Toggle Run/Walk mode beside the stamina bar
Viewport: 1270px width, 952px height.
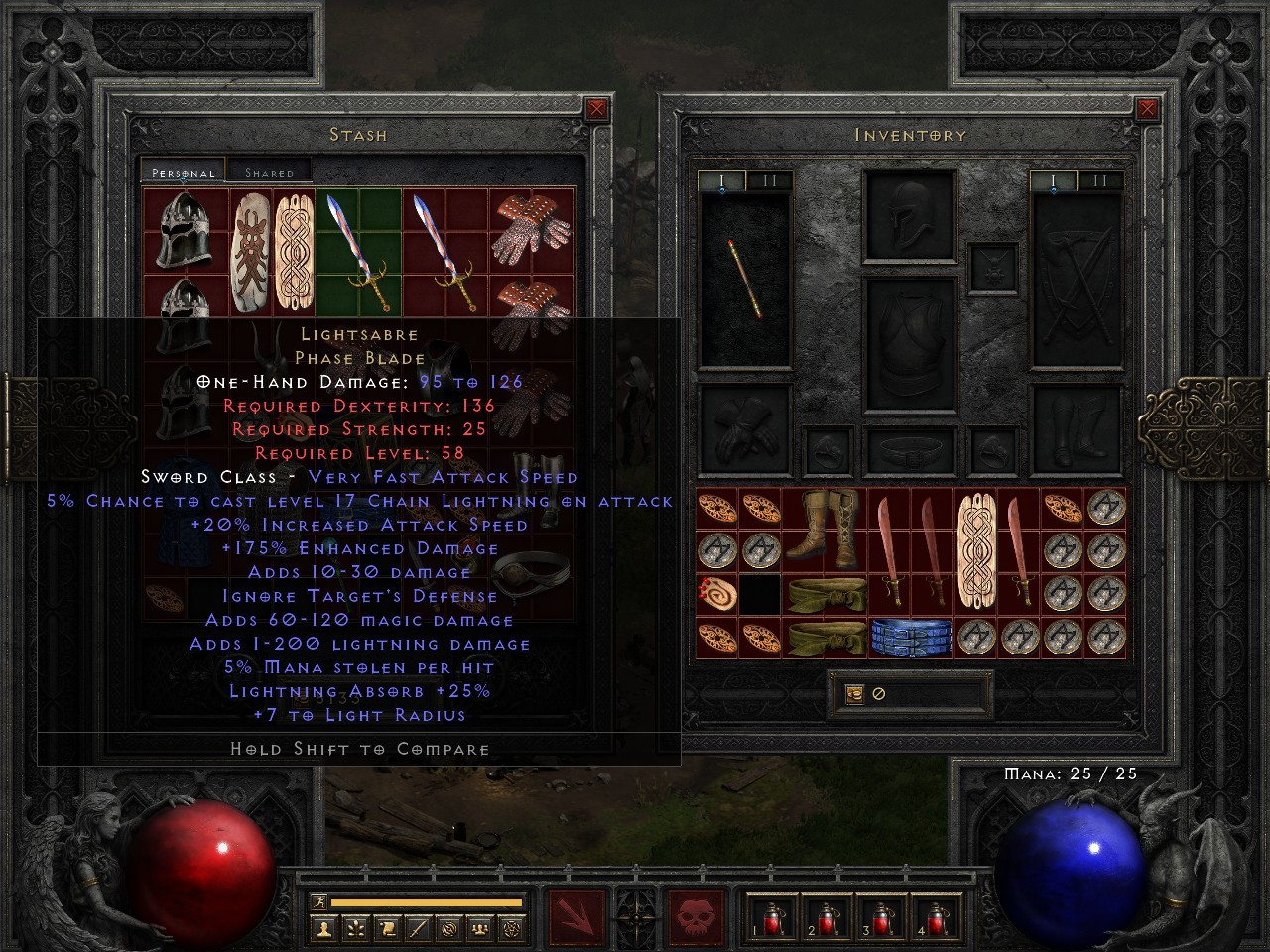click(319, 901)
